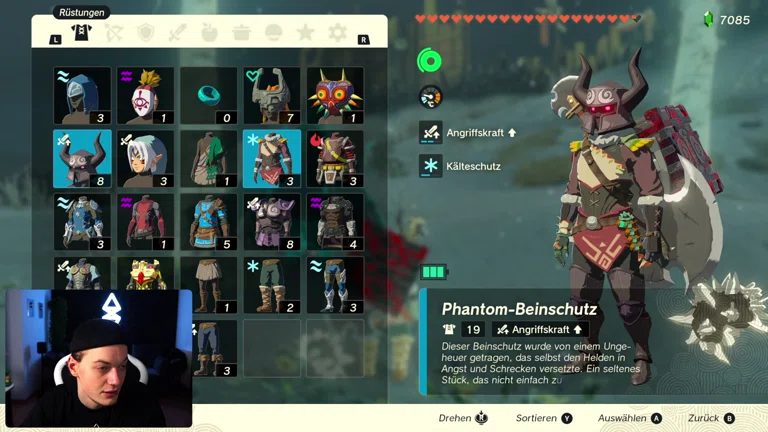Select the blue Zora greaves

coord(335,285)
